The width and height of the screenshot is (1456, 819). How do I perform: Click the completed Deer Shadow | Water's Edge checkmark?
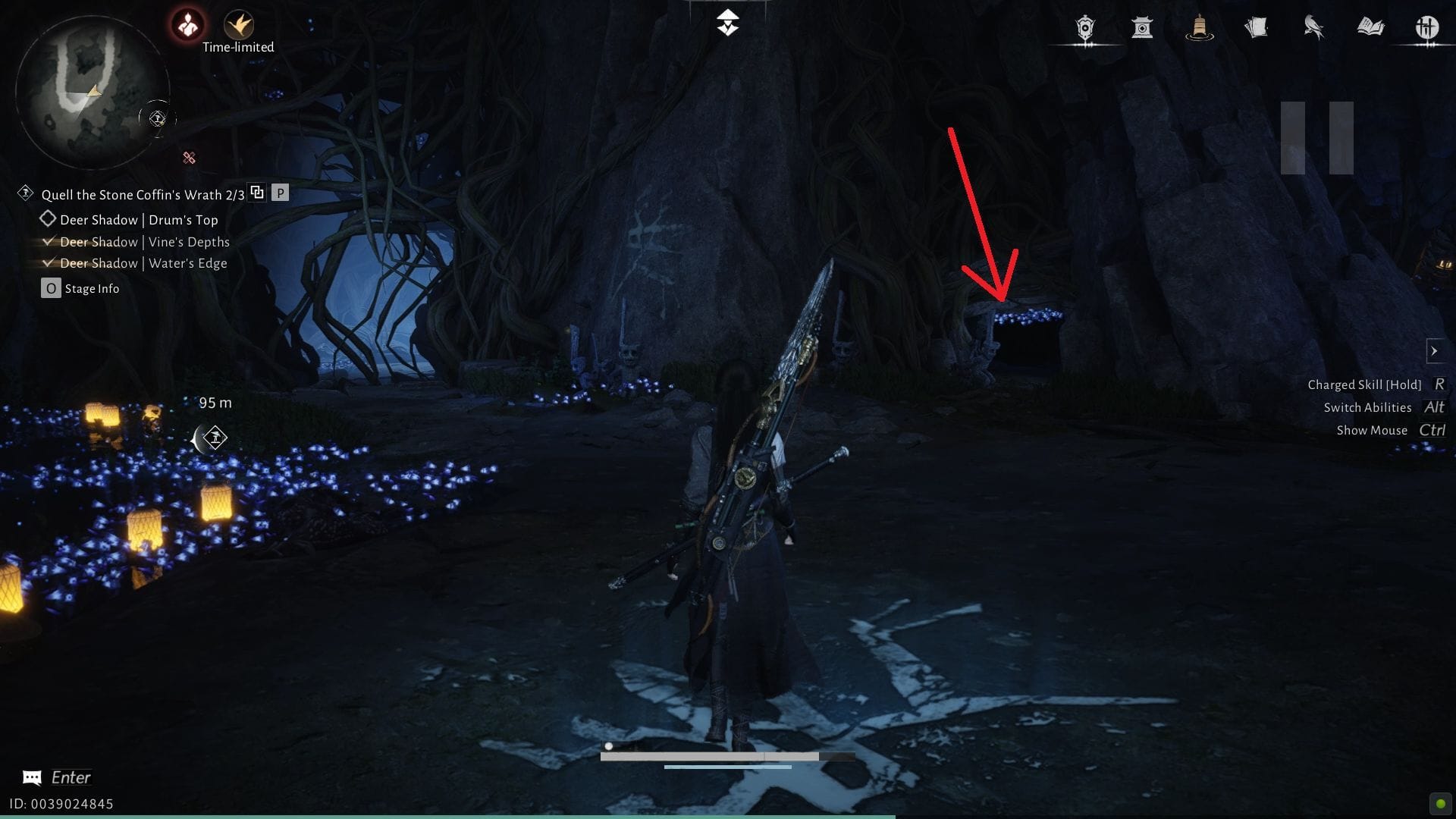(x=49, y=262)
